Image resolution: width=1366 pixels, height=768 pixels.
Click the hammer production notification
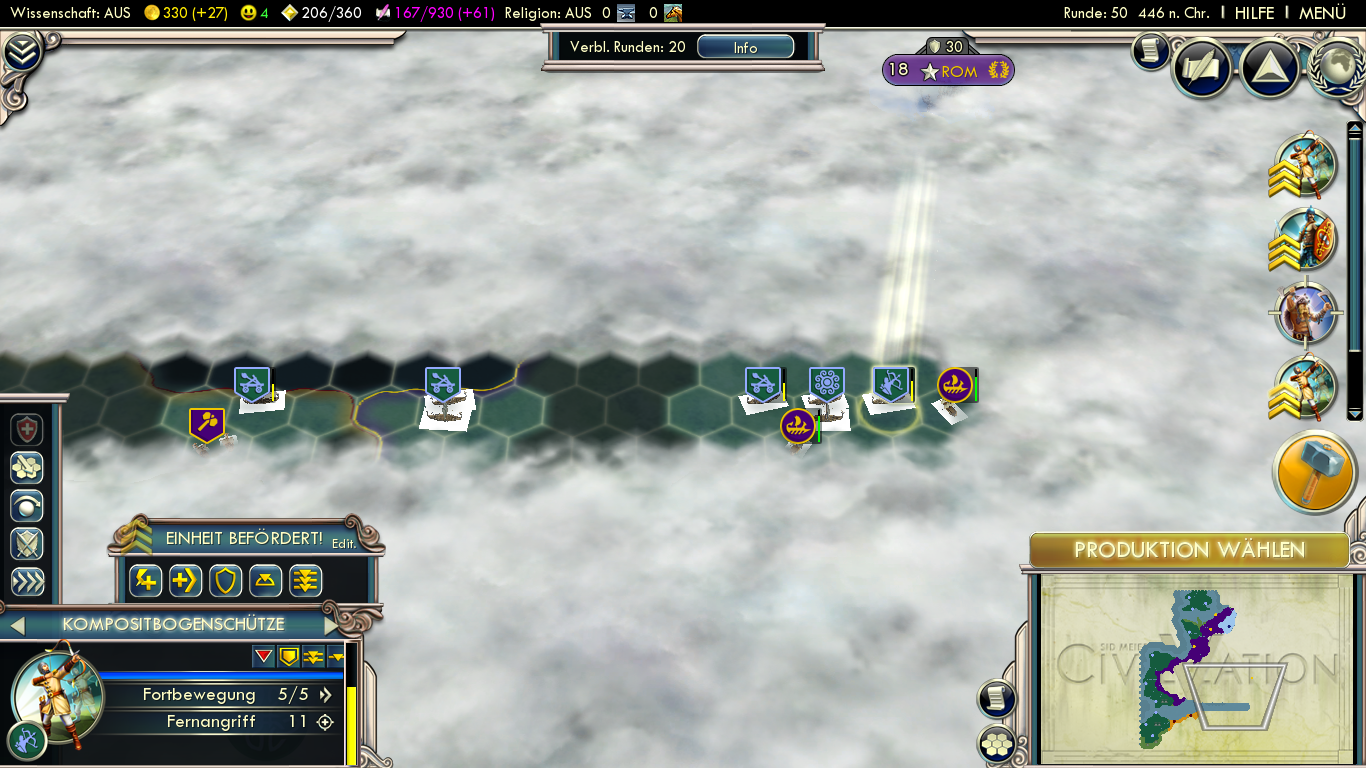1313,473
